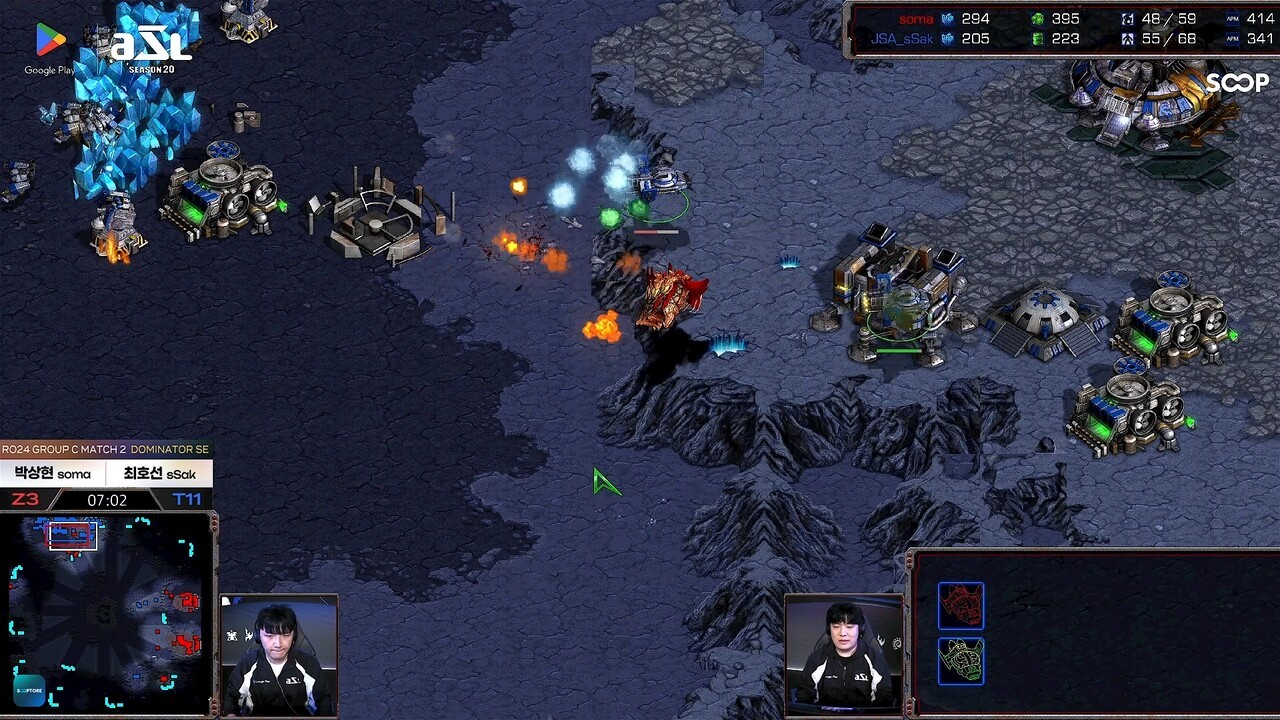Open the SOOP Store badge on minimap
The image size is (1280, 720).
[29, 690]
